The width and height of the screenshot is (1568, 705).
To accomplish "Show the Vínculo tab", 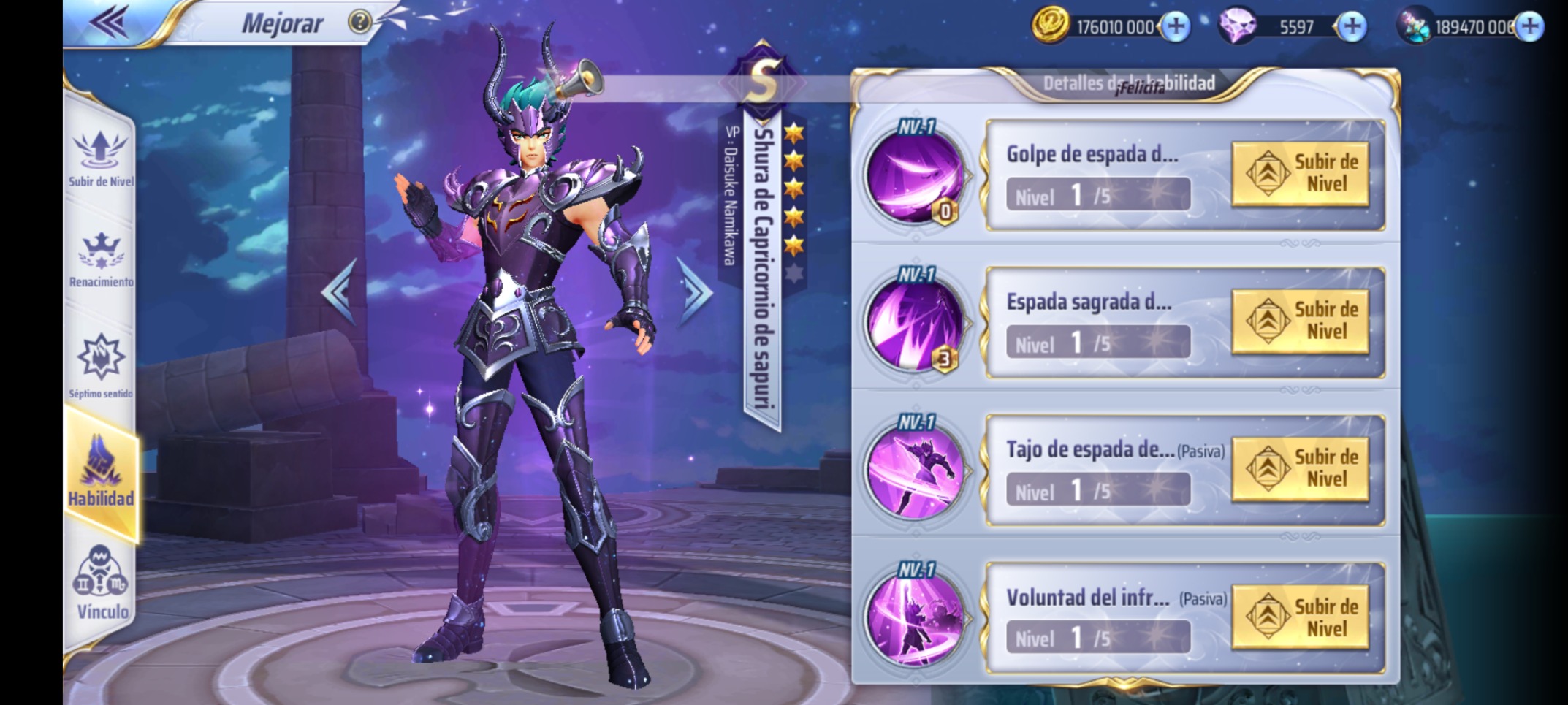I will (101, 583).
